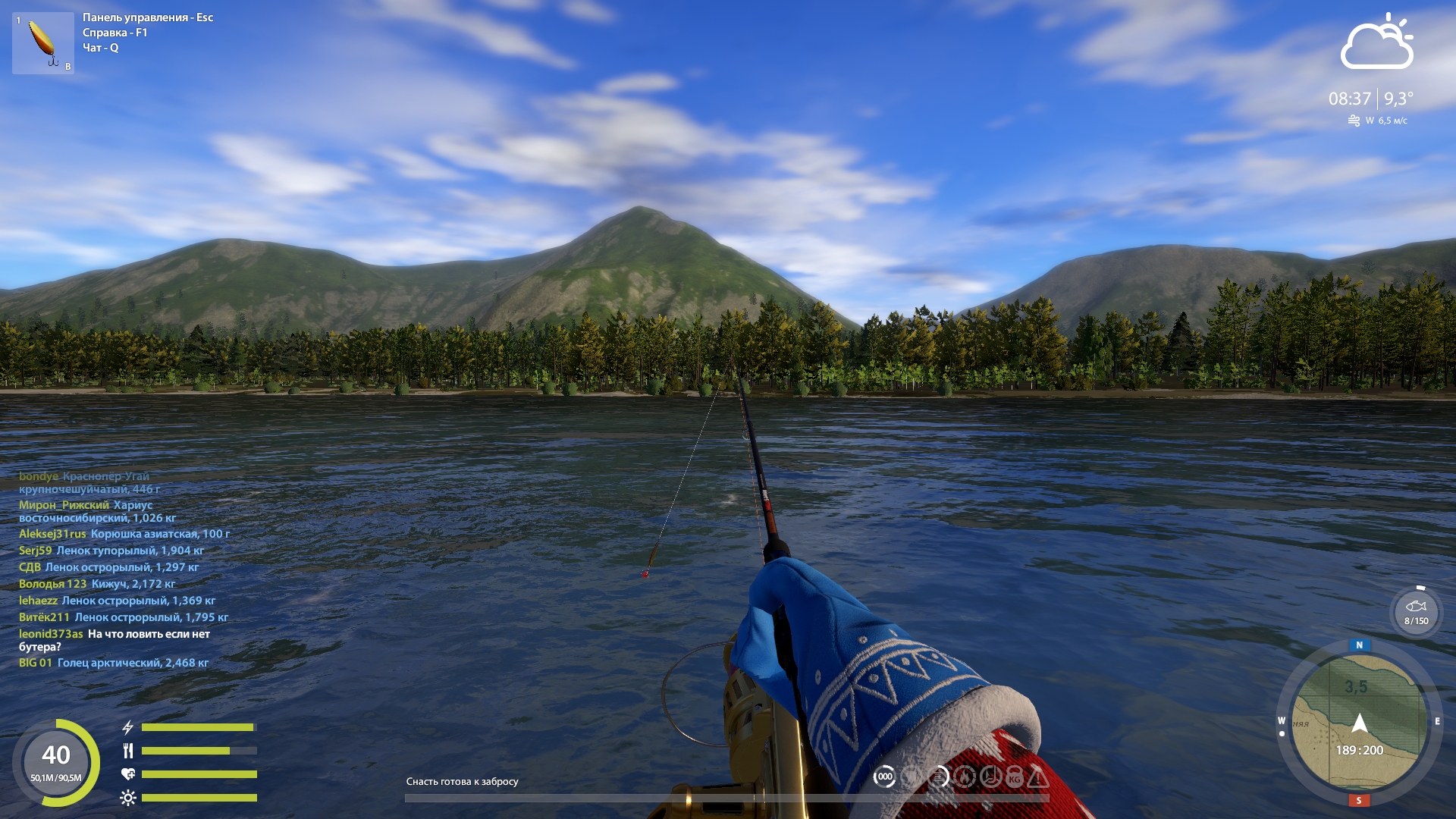Click player name Володья 123 in chat
1456x819 pixels.
tap(52, 584)
